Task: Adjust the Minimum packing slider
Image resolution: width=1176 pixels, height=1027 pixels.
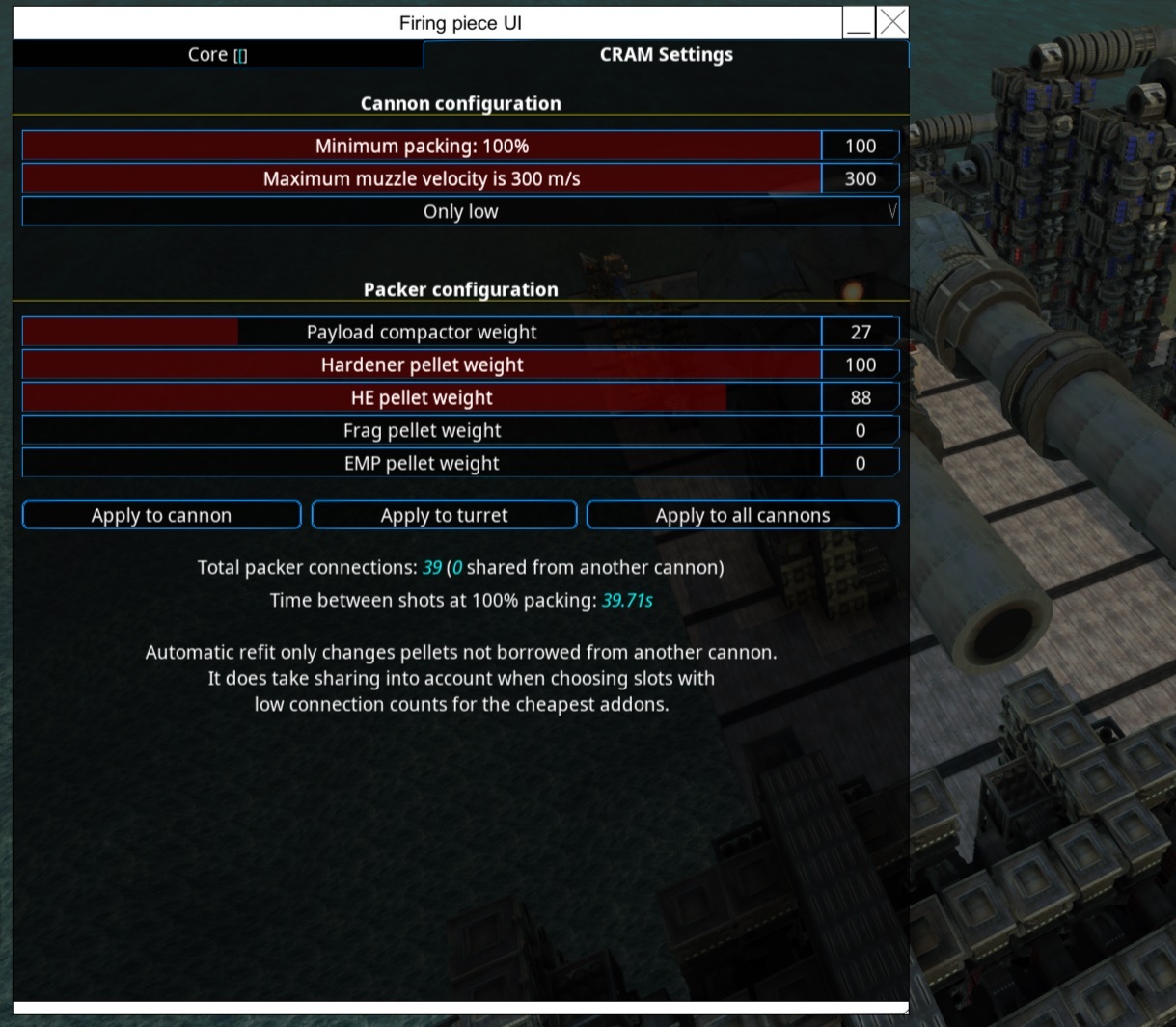Action: pyautogui.click(x=422, y=147)
